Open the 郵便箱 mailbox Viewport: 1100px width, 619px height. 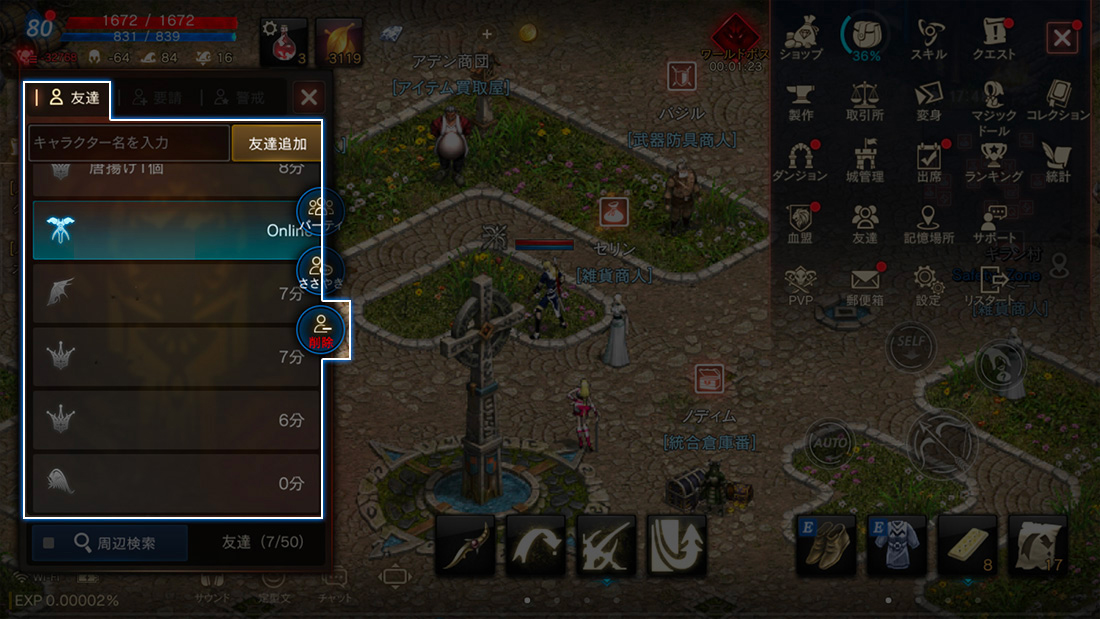864,285
